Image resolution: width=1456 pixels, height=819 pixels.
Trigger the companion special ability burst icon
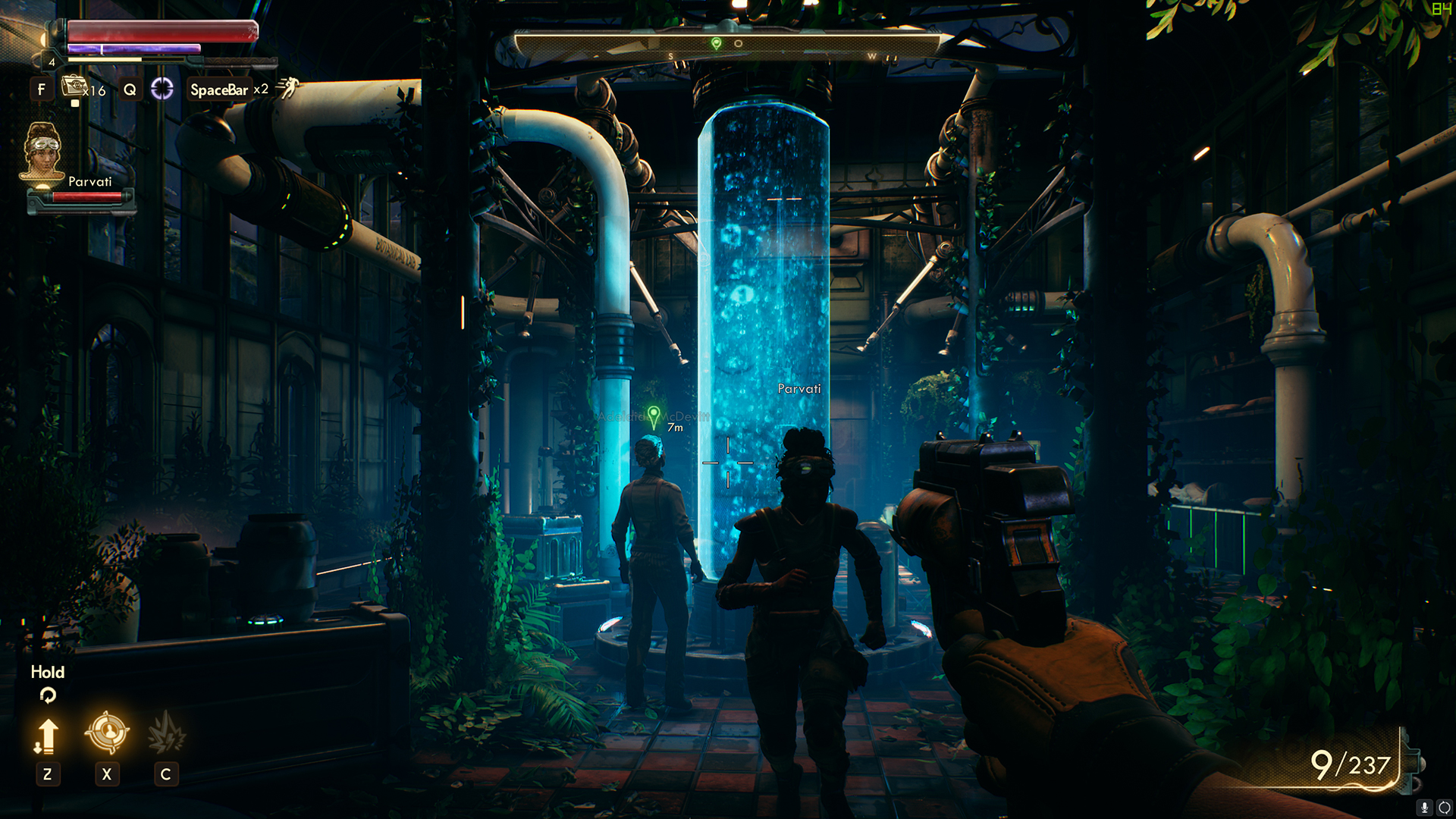tap(166, 733)
